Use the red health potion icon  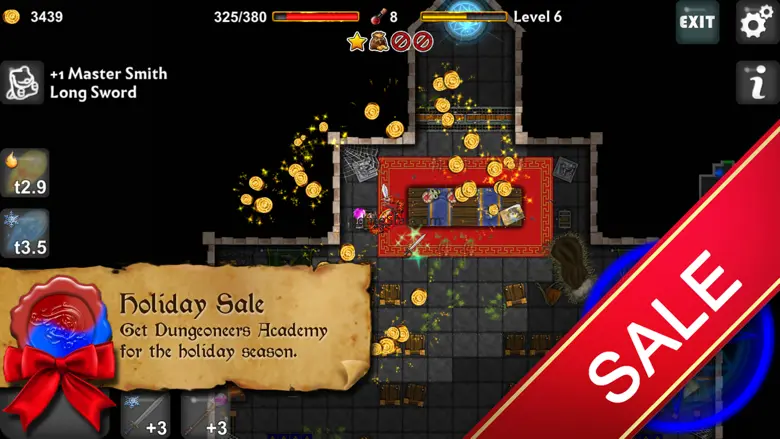tap(378, 16)
